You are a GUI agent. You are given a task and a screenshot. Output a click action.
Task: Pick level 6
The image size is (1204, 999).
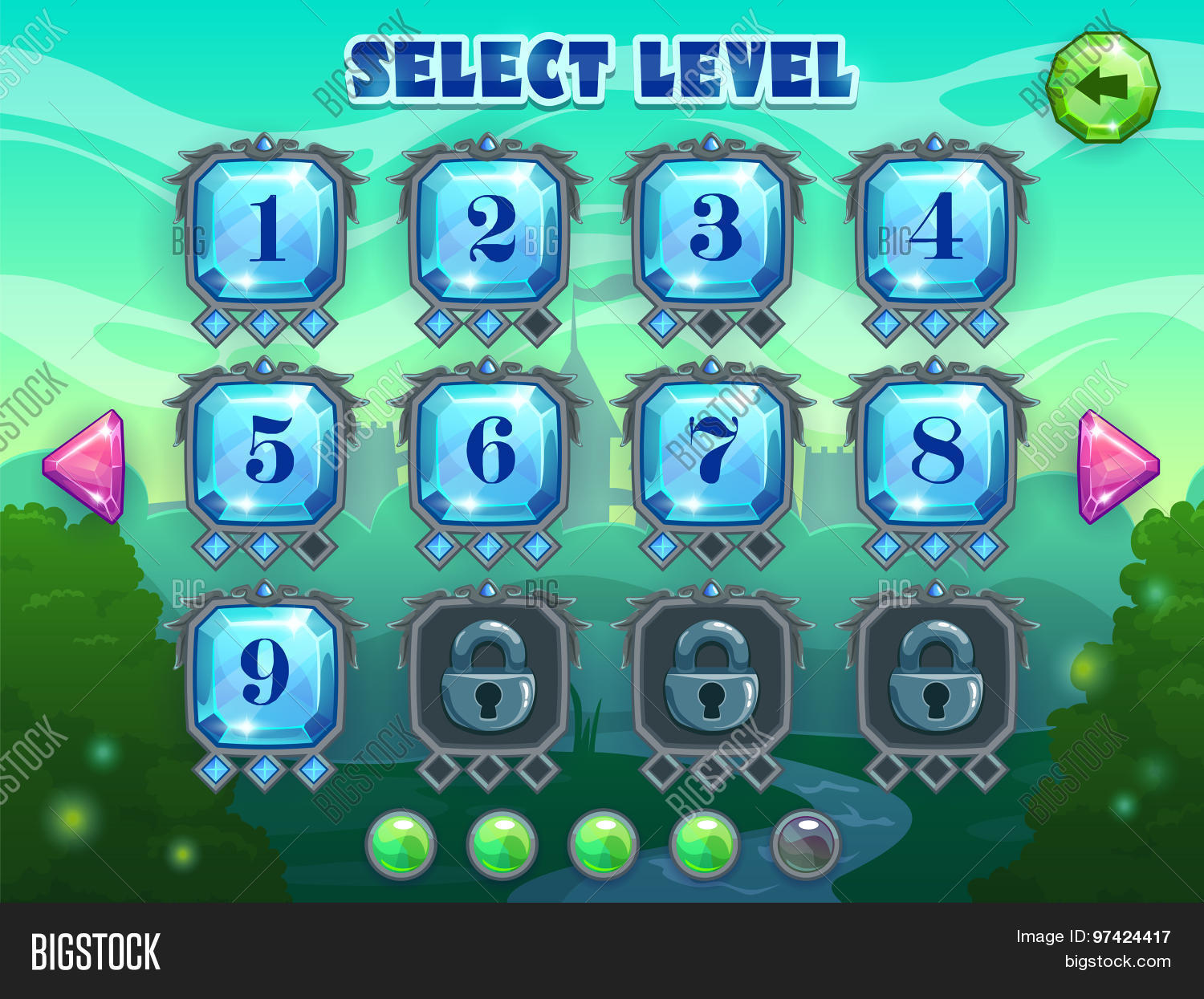pos(489,453)
